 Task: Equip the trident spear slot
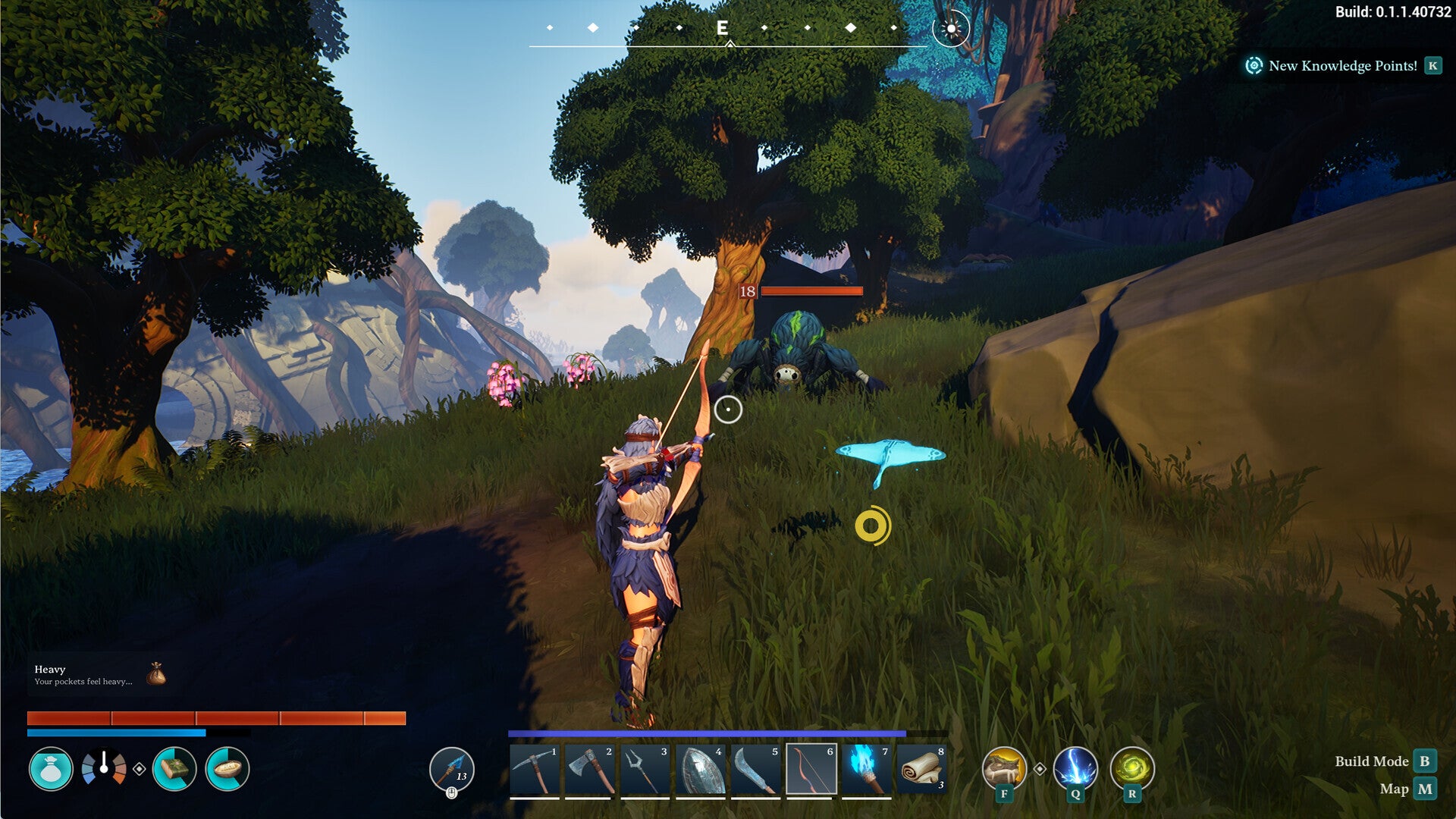click(x=645, y=770)
